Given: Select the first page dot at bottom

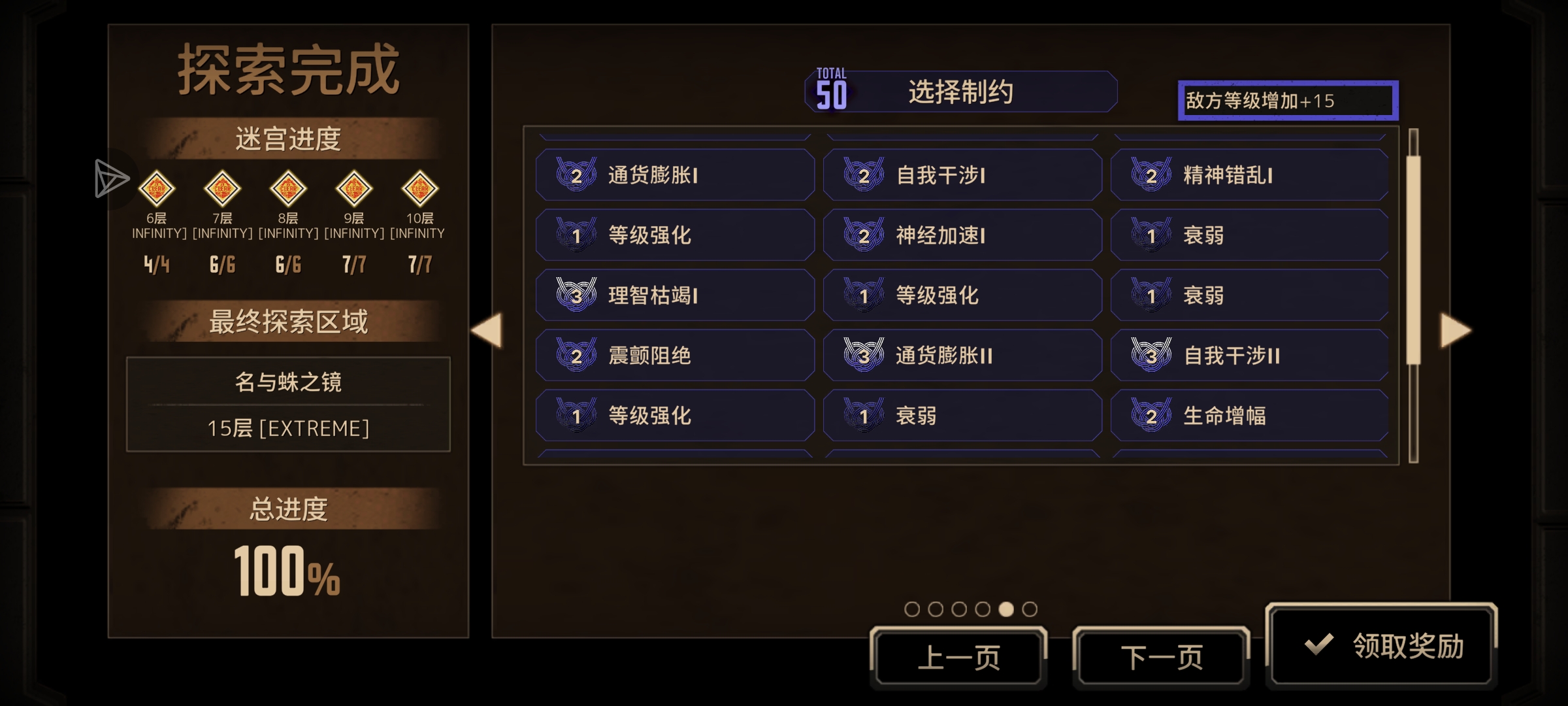Looking at the screenshot, I should coord(912,609).
